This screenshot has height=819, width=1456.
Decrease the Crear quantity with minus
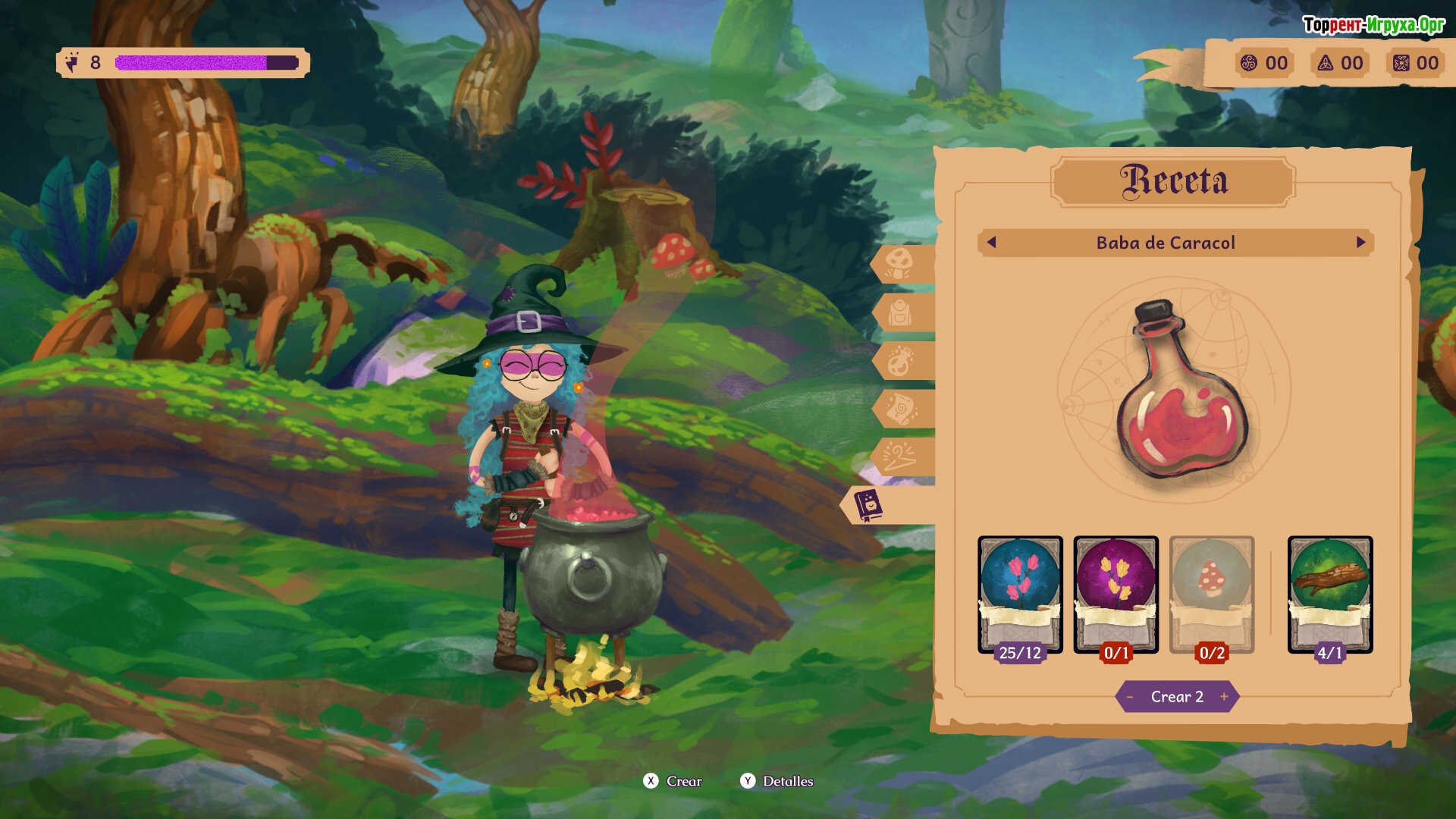(x=1130, y=697)
